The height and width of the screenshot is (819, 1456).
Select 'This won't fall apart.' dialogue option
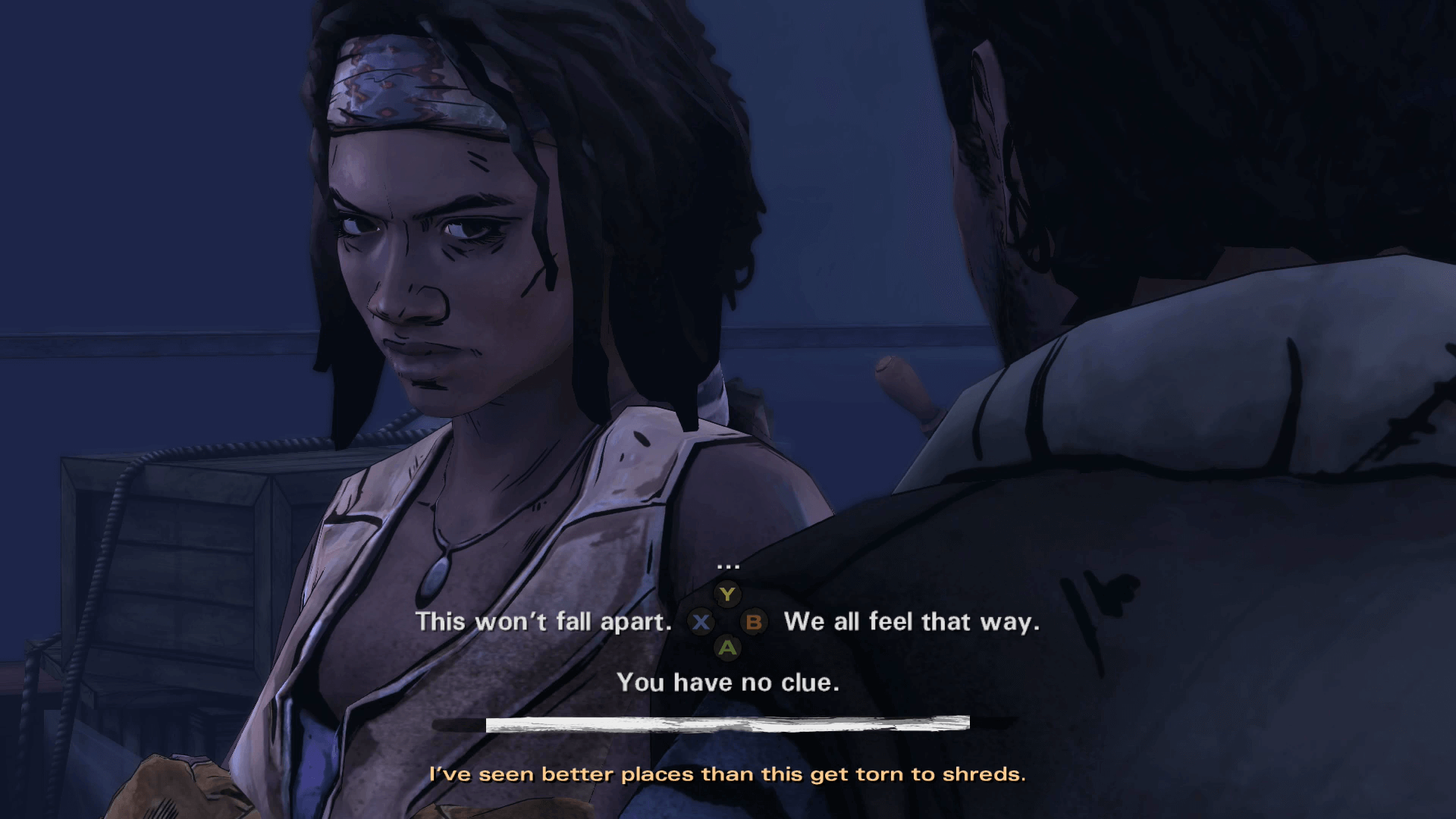coord(544,622)
